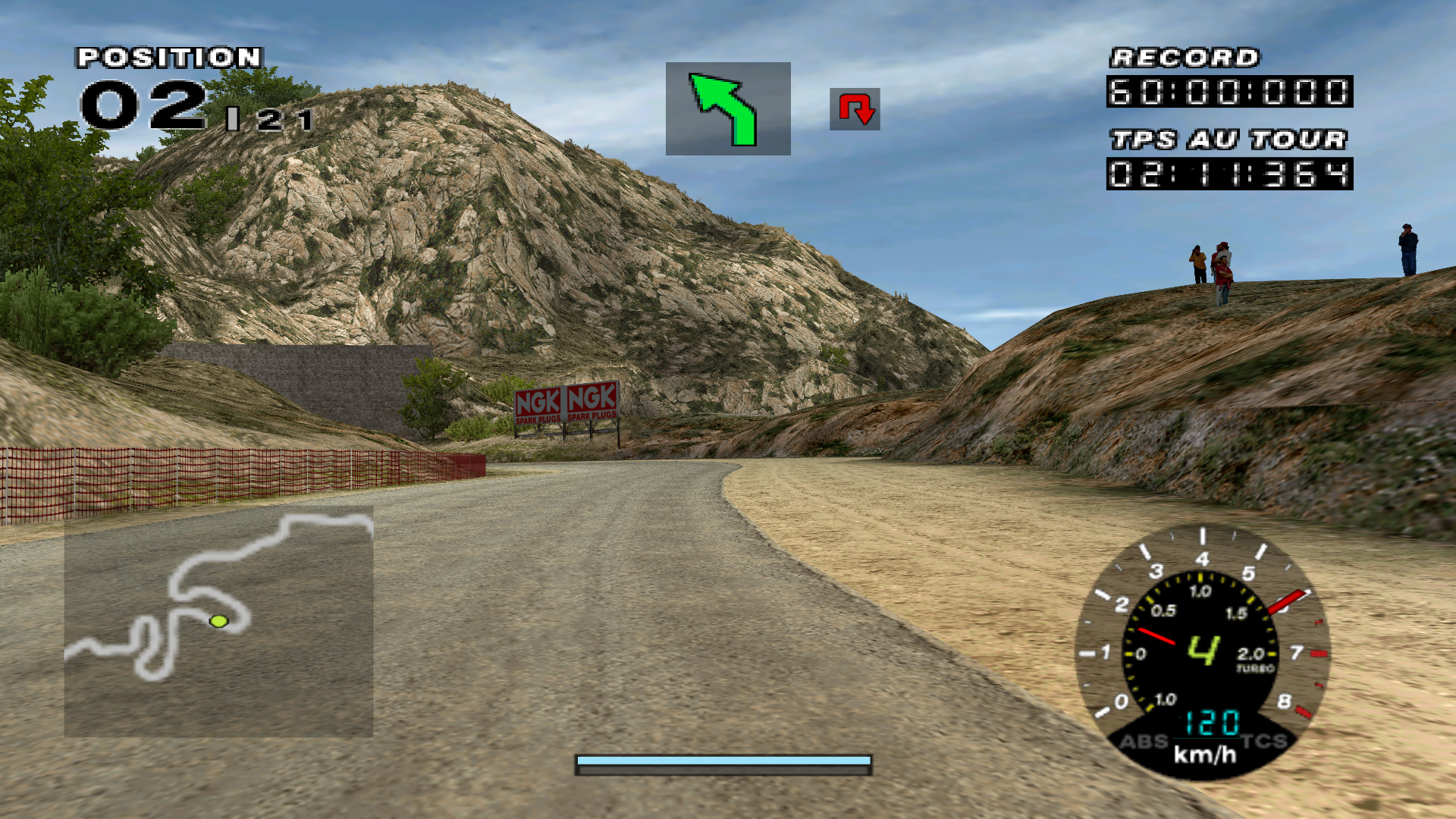
Task: Click the red U-turn arrow icon
Action: coord(855,109)
